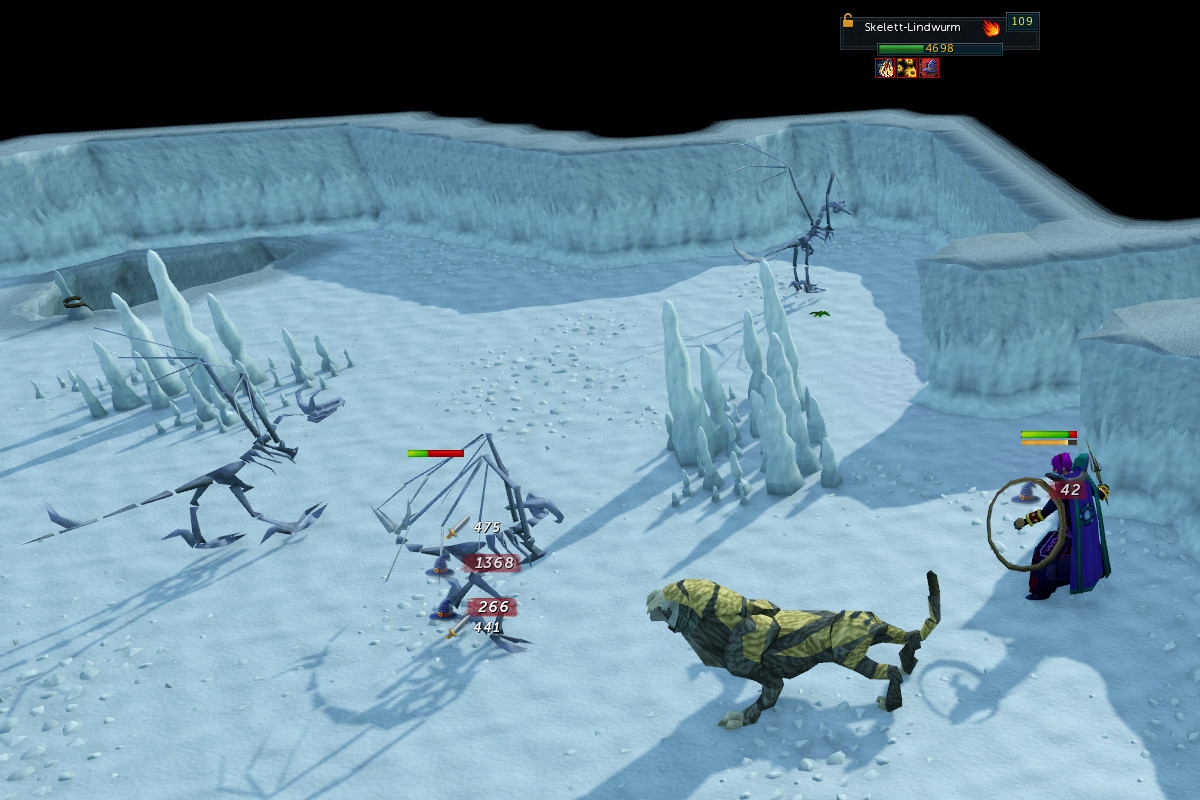1200x800 pixels.
Task: Toggle the padlock on the target panel
Action: 848,20
